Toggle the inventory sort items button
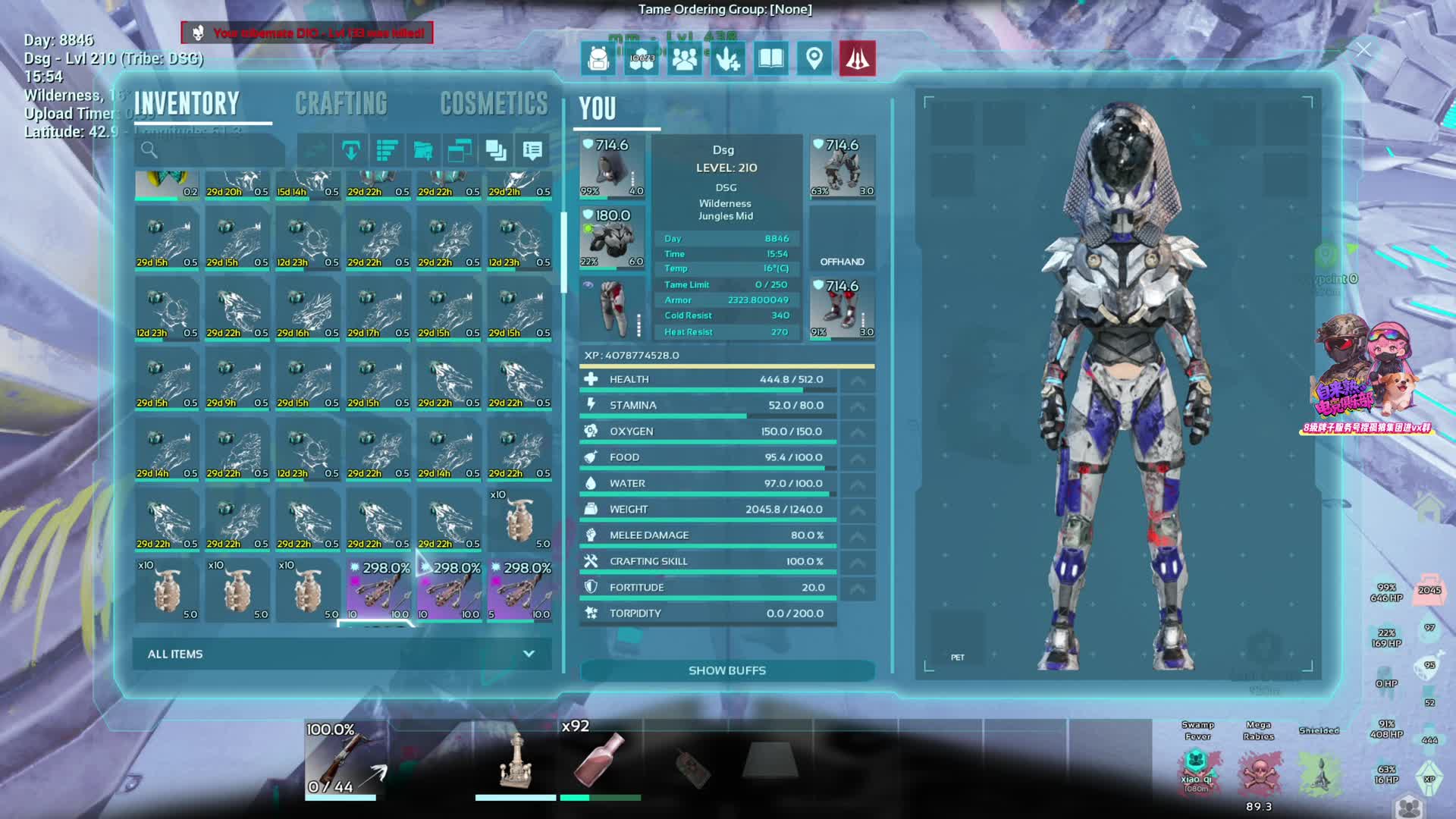 tap(387, 151)
